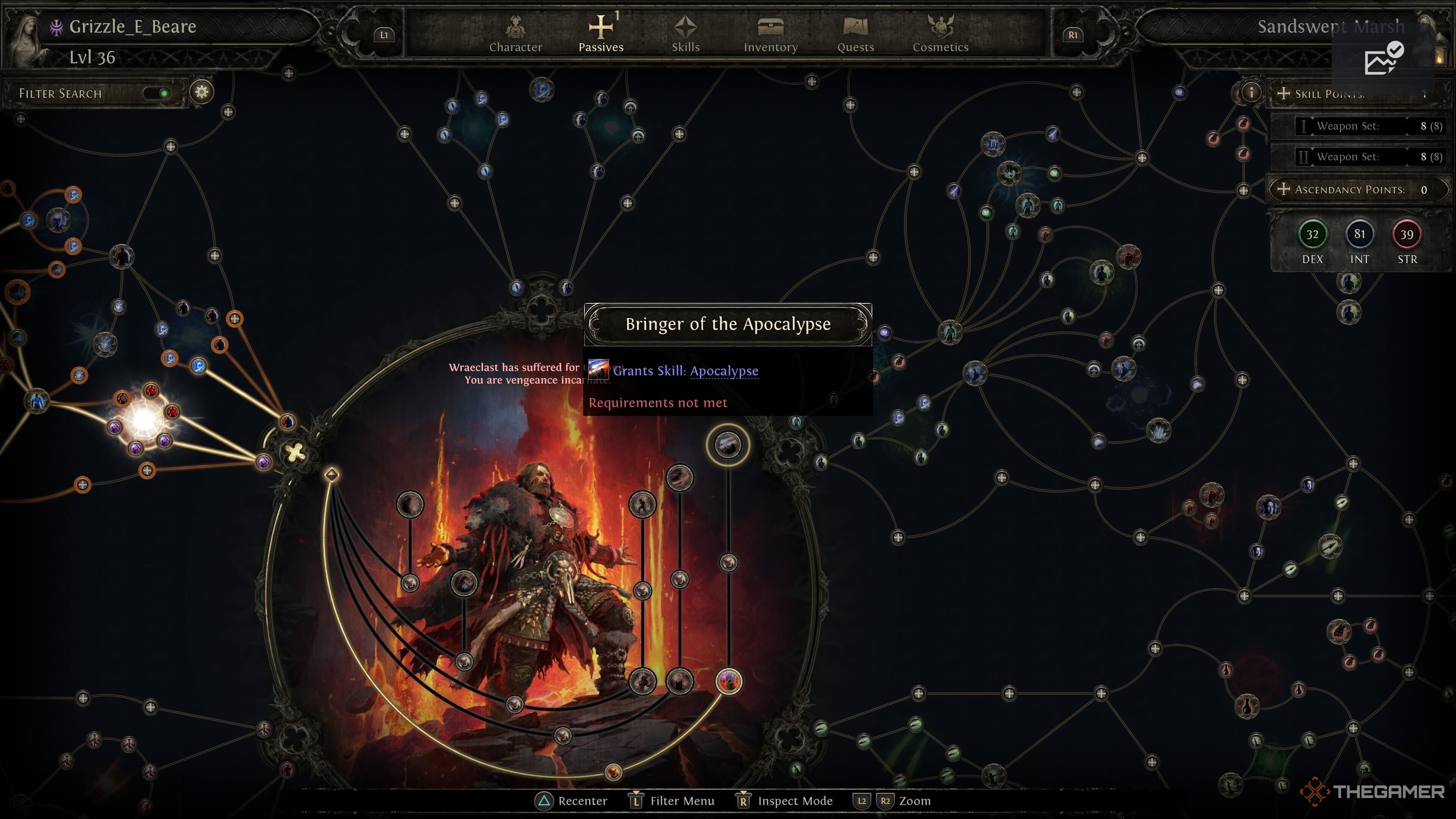Switch to the Character tab
Image resolution: width=1456 pixels, height=819 pixels.
click(515, 35)
